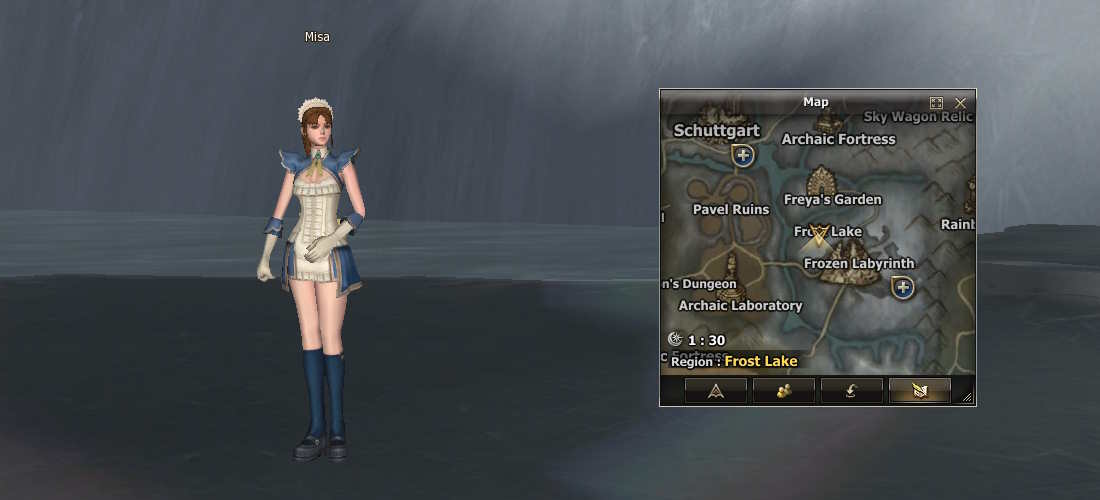
Task: Click the map window resize grip
Action: click(967, 398)
